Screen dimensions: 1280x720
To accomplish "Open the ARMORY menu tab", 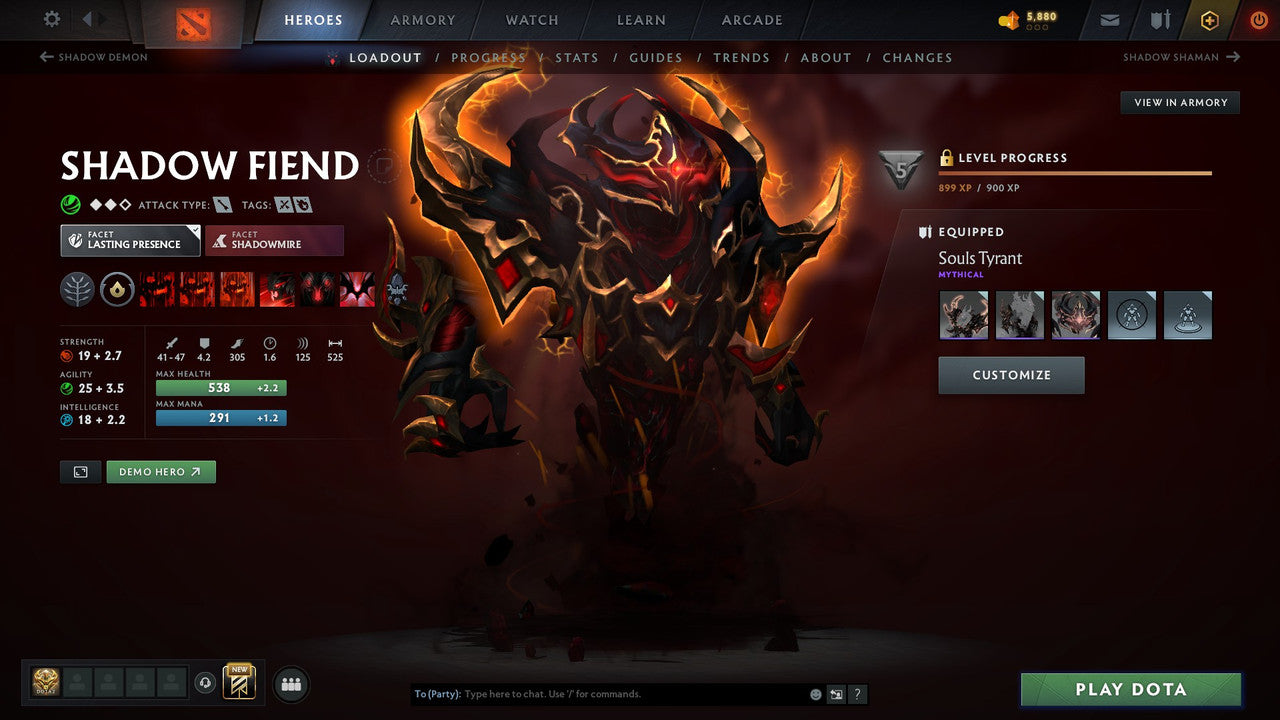I will (422, 19).
